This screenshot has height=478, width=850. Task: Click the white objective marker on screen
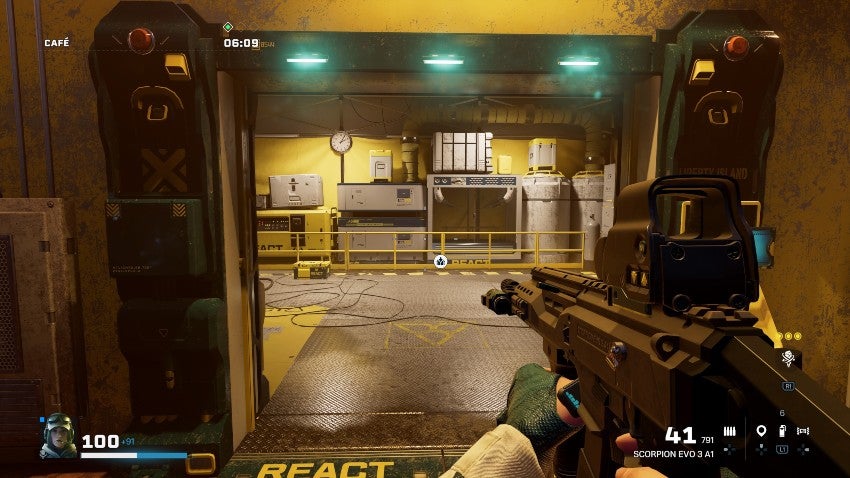tap(440, 260)
